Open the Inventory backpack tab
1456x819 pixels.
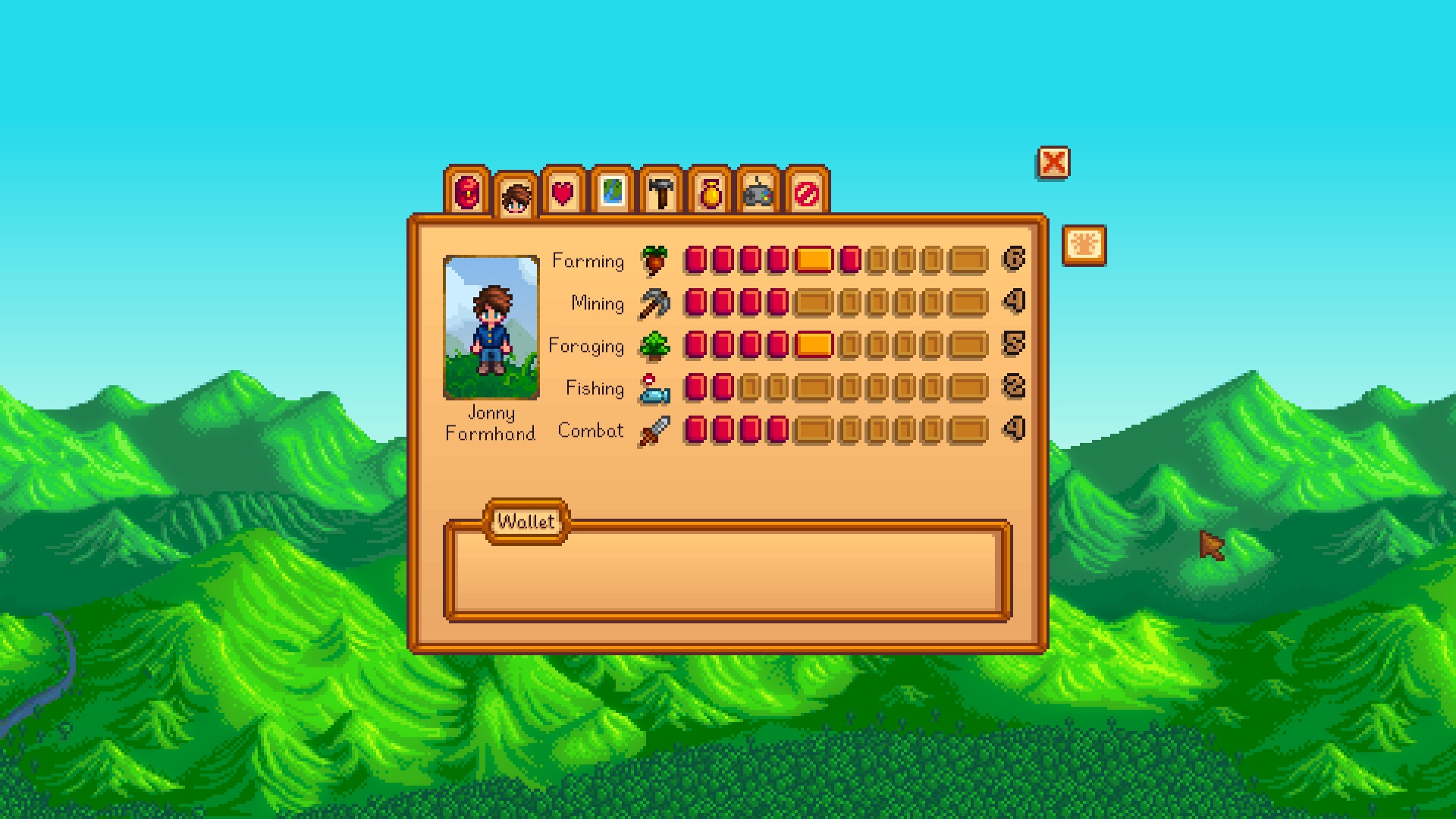click(467, 192)
